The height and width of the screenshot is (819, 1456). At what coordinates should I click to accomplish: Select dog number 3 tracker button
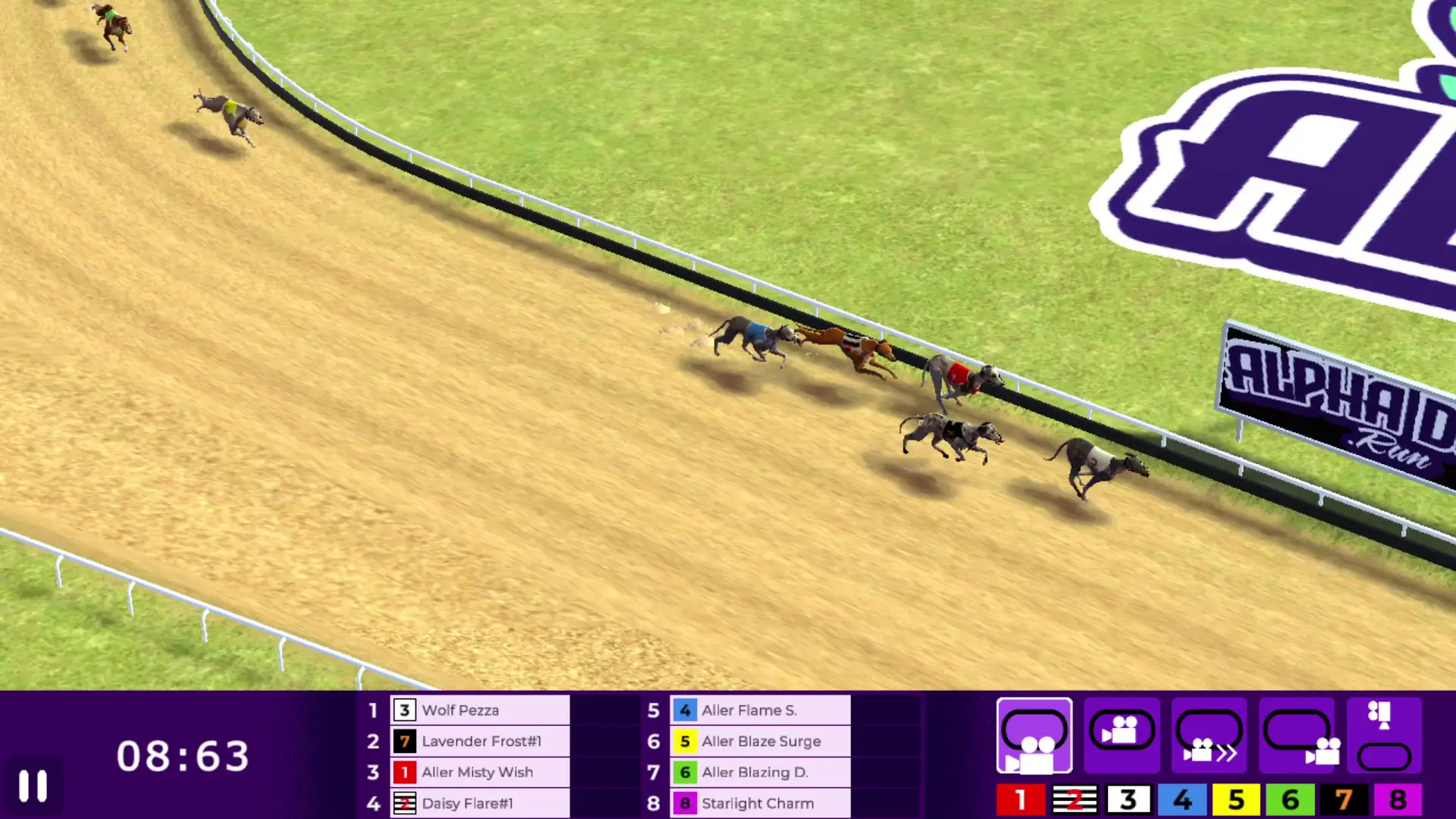(x=1128, y=799)
